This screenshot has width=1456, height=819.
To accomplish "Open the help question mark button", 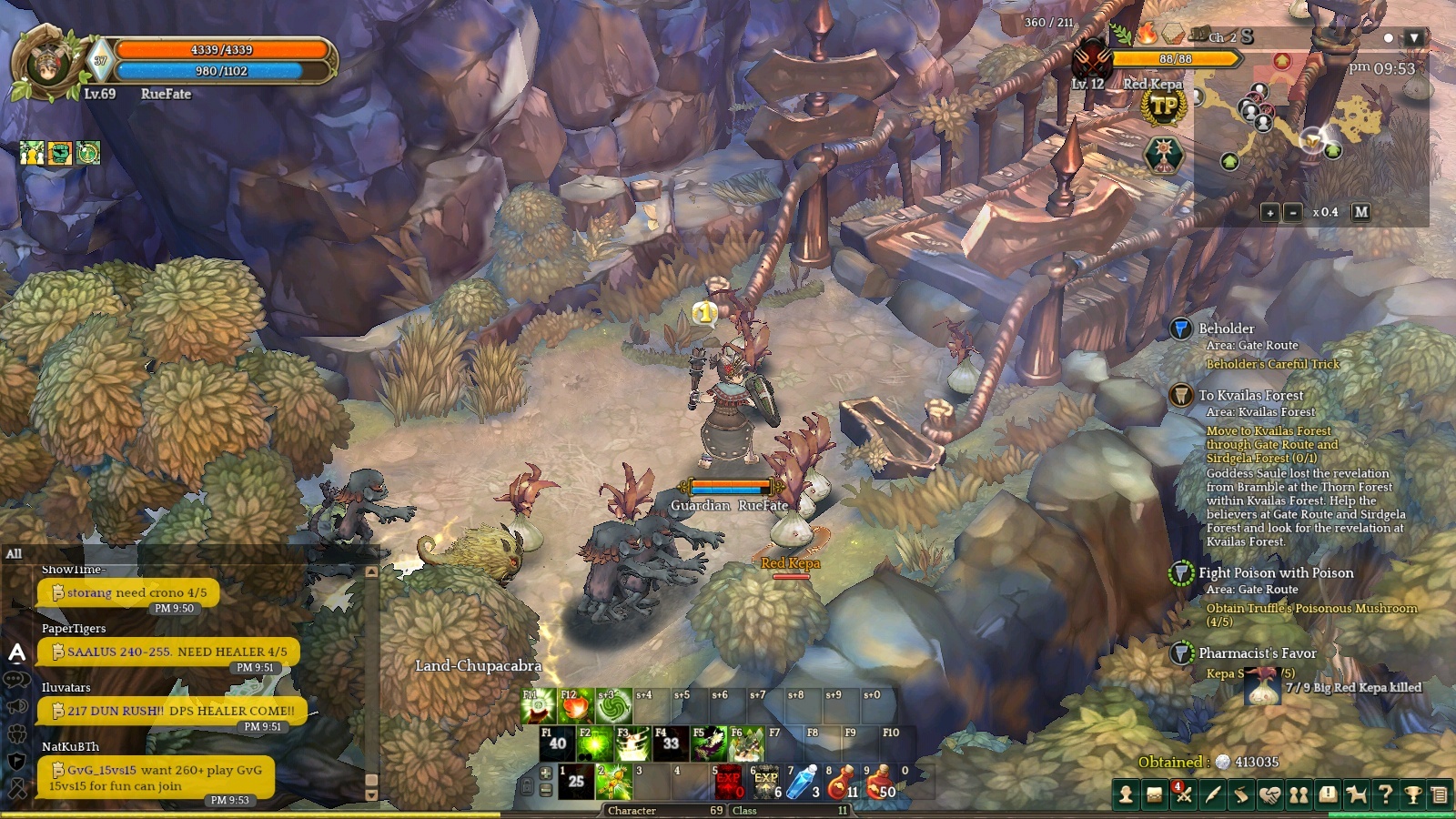I will coord(1385,794).
